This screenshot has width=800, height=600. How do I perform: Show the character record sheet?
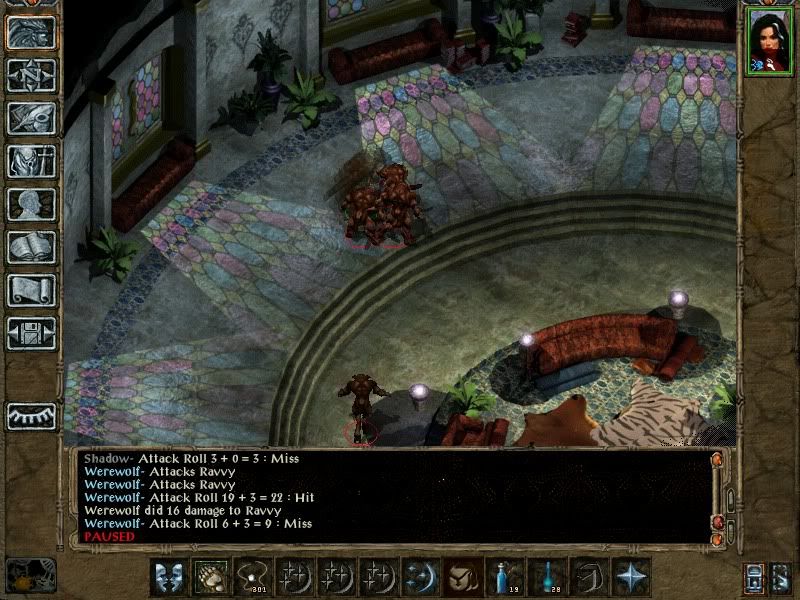coord(31,204)
